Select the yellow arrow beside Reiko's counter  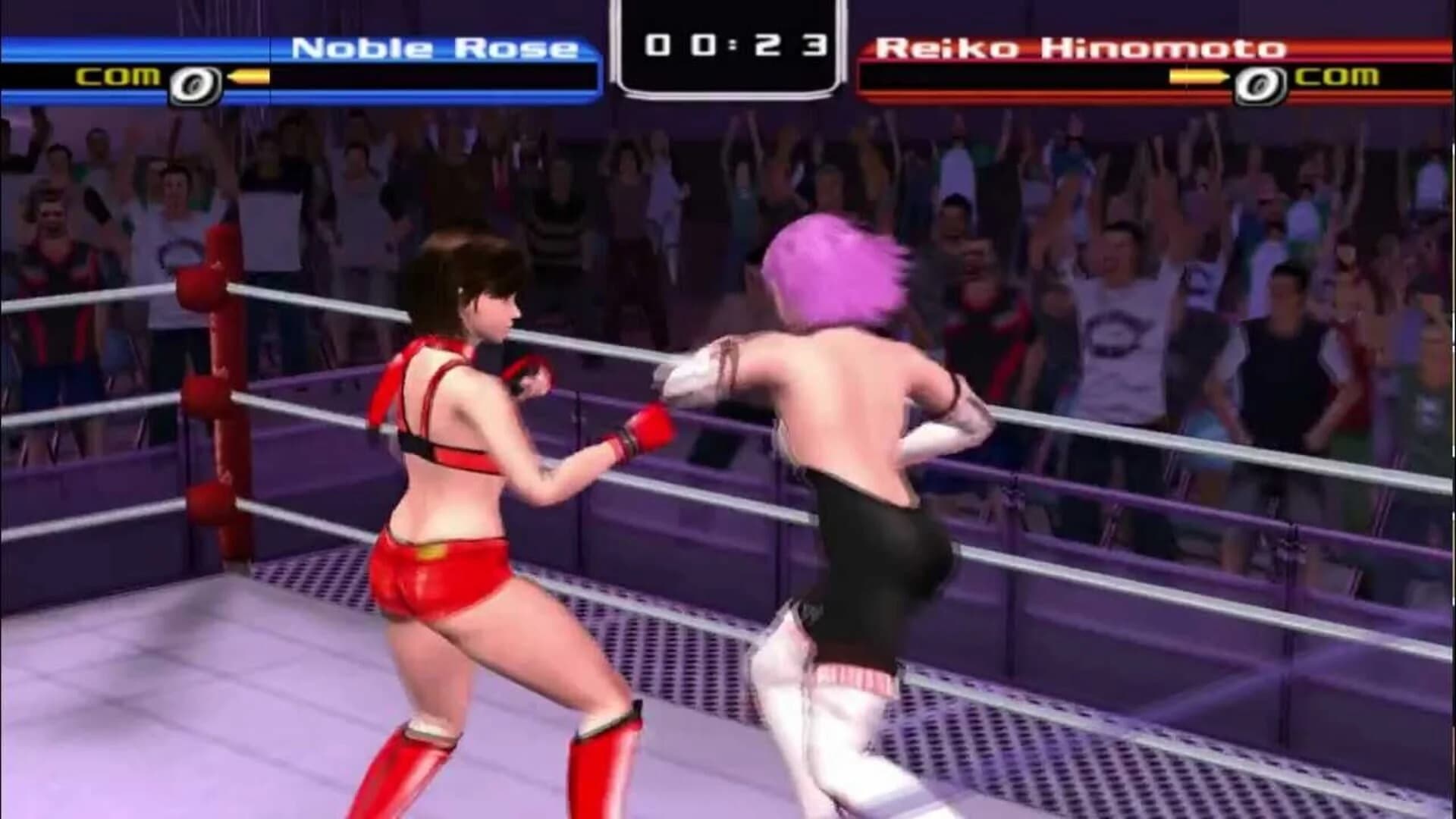click(1198, 77)
